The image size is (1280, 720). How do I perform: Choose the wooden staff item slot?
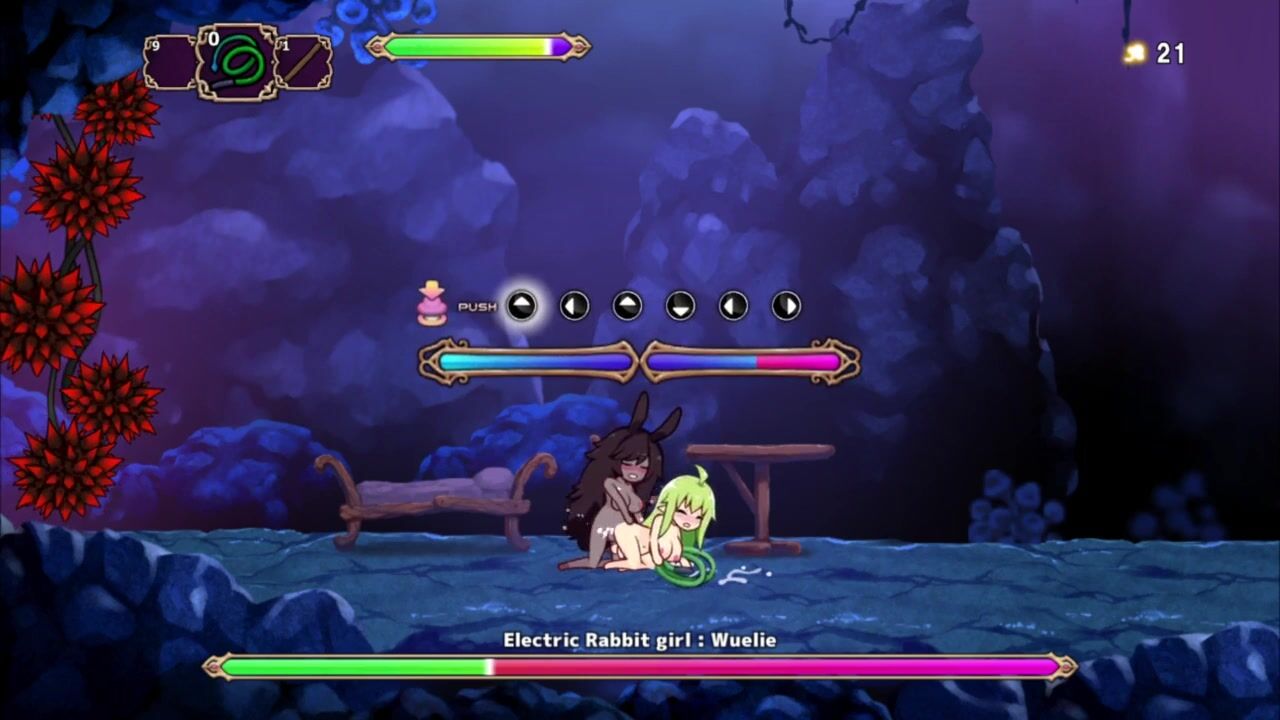tap(303, 62)
